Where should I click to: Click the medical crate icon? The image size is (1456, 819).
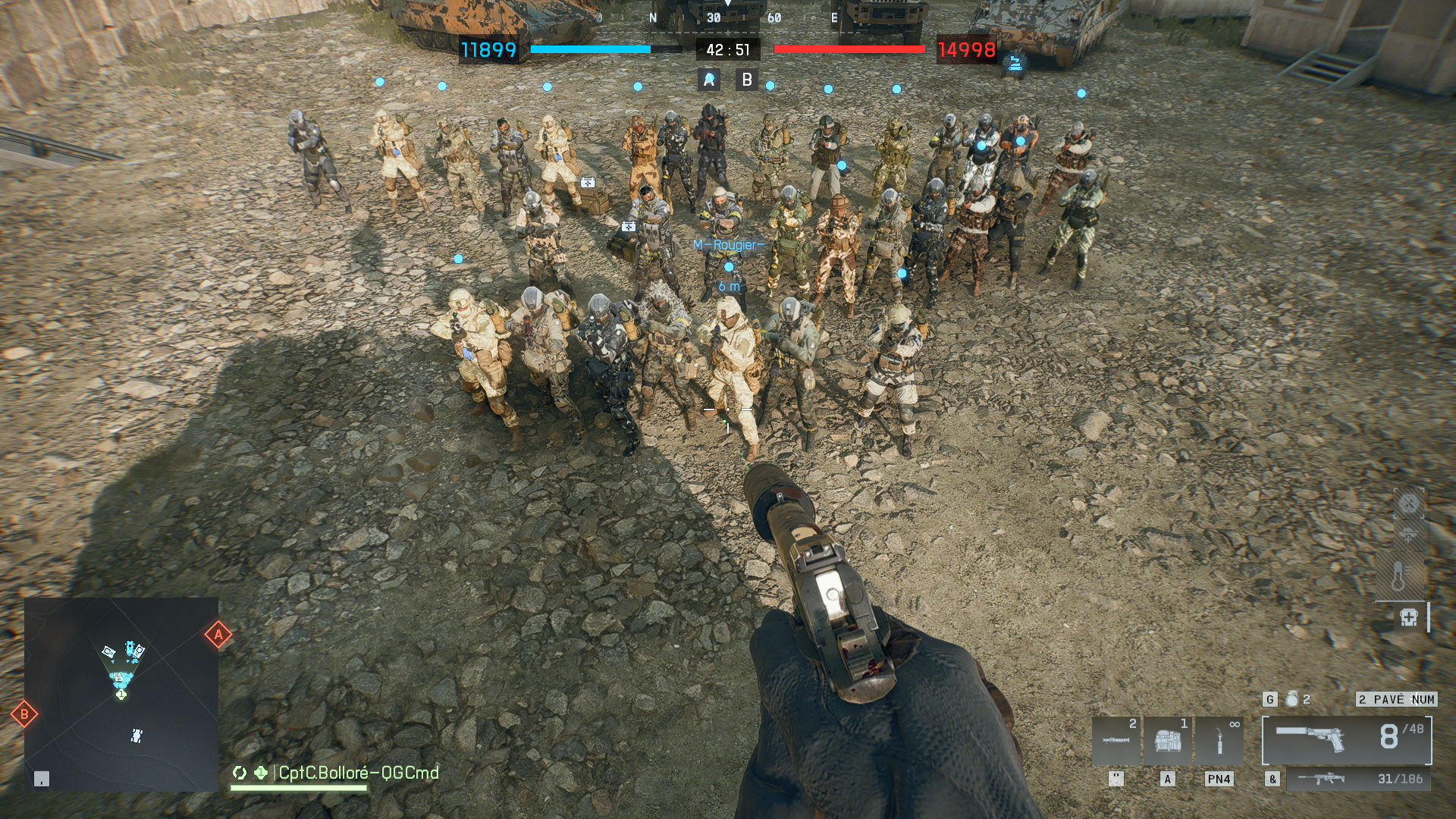pyautogui.click(x=1409, y=617)
